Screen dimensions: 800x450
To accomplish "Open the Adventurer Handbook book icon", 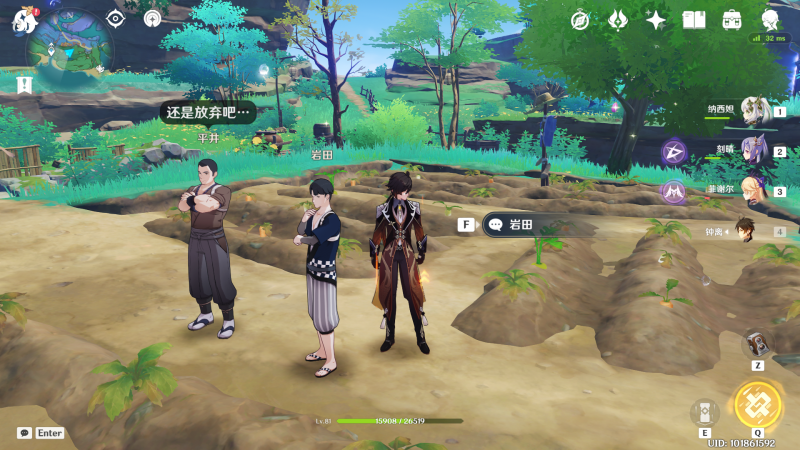I will [x=694, y=20].
